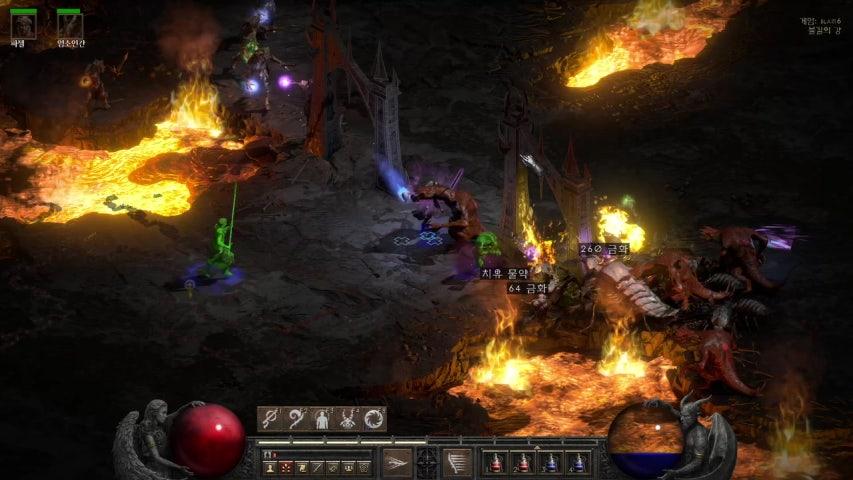Viewport: 853px width, 480px height.
Task: Activate the swirling orb skill hotkey icon
Action: (x=374, y=419)
